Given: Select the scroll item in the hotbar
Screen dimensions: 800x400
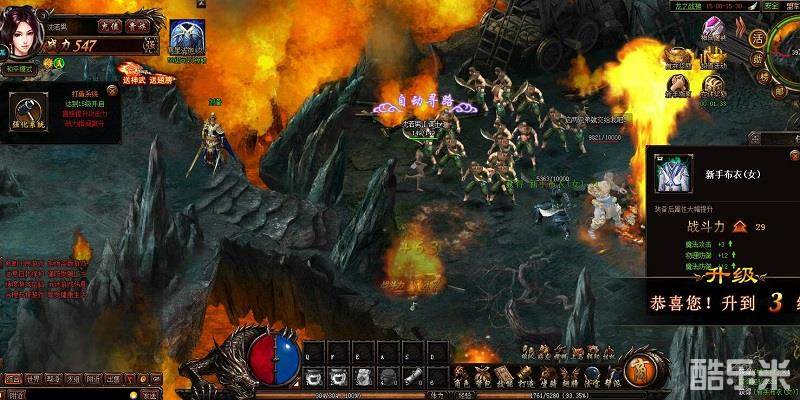Looking at the screenshot, I should [x=413, y=375].
